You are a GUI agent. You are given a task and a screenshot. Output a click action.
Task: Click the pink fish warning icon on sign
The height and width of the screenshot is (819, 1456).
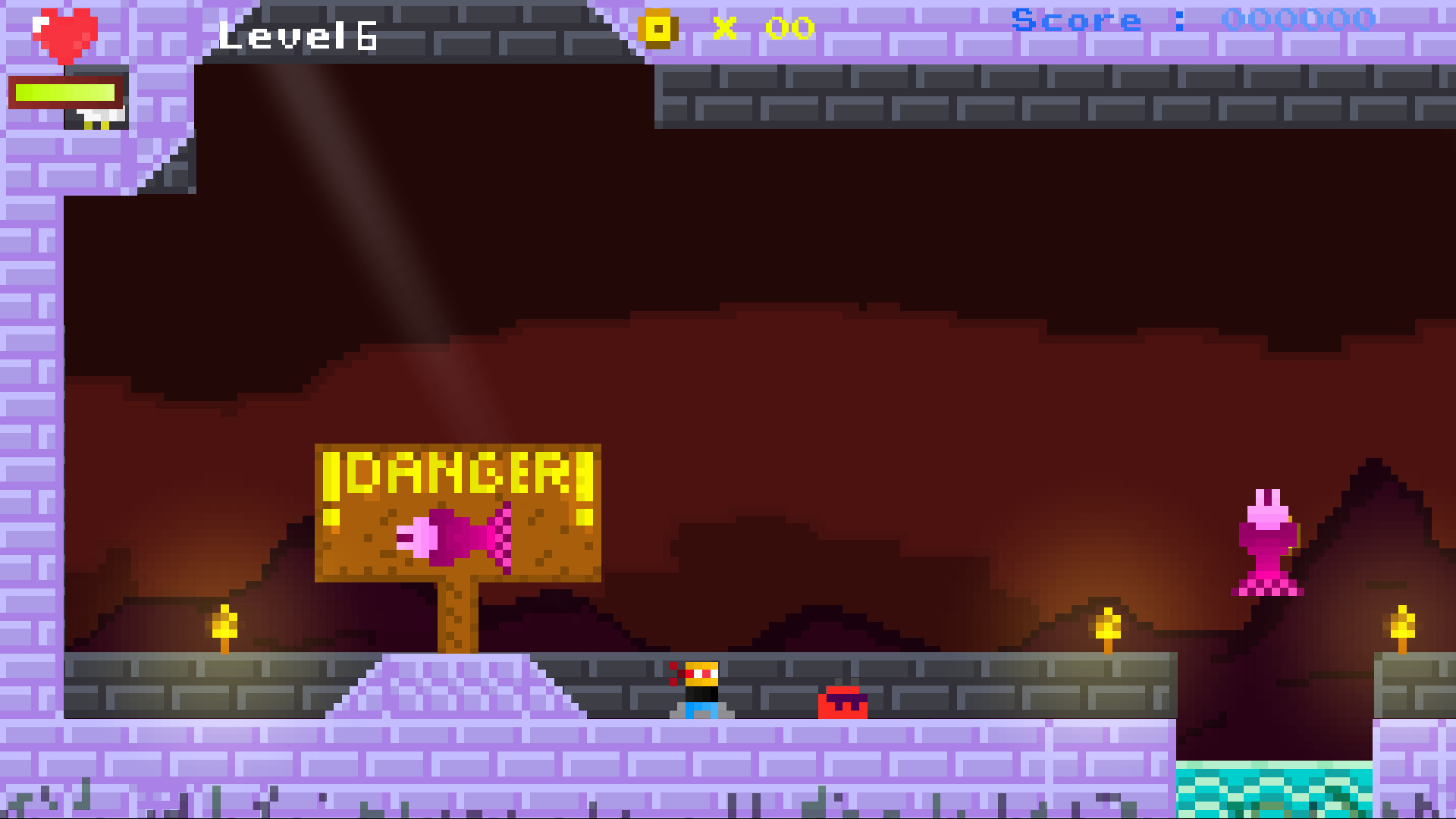[x=451, y=535]
